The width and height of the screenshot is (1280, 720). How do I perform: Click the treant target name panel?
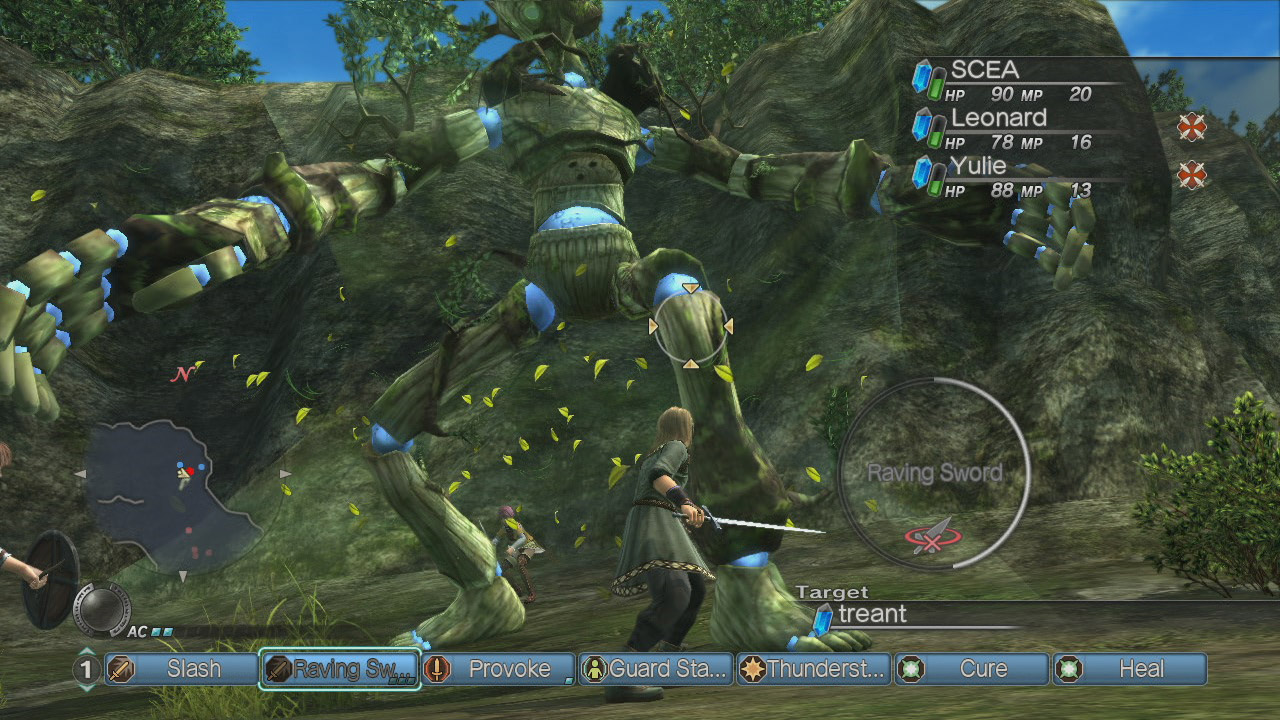900,615
